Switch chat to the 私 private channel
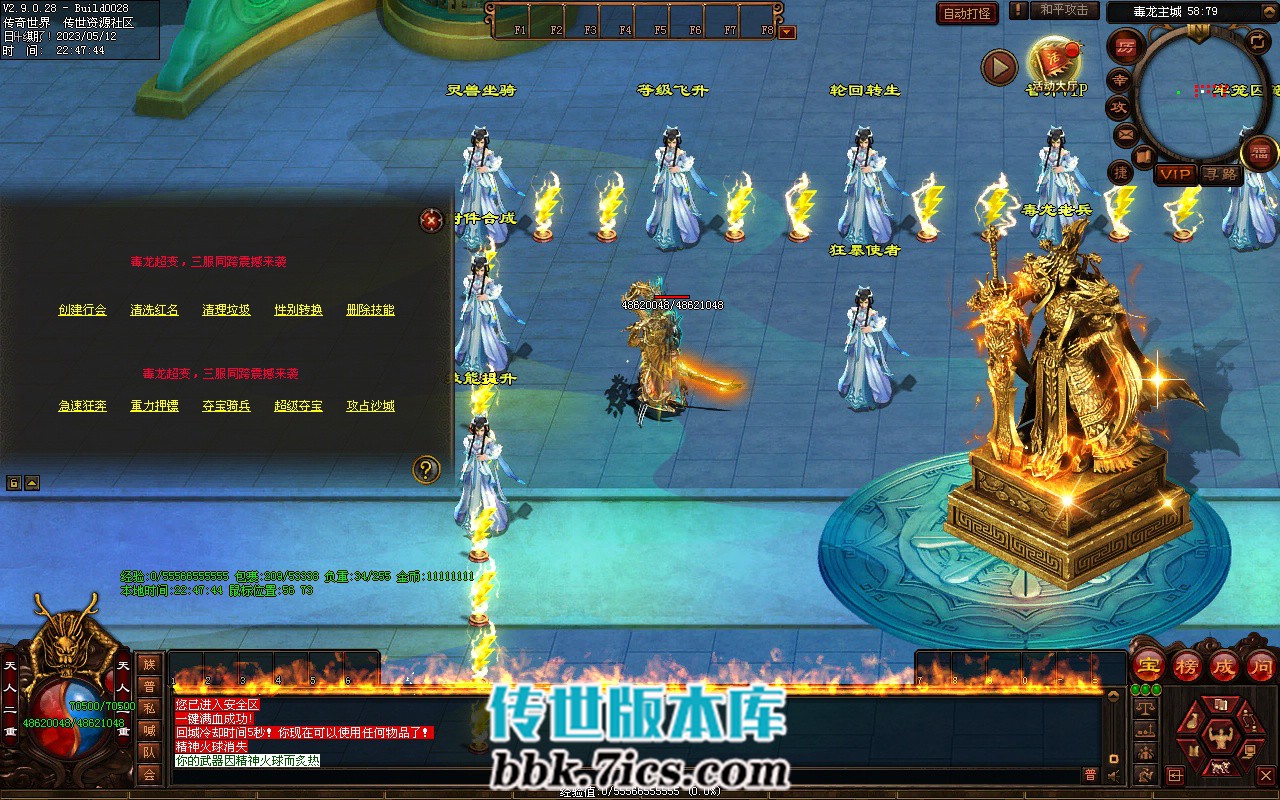Image resolution: width=1280 pixels, height=800 pixels. click(x=149, y=708)
